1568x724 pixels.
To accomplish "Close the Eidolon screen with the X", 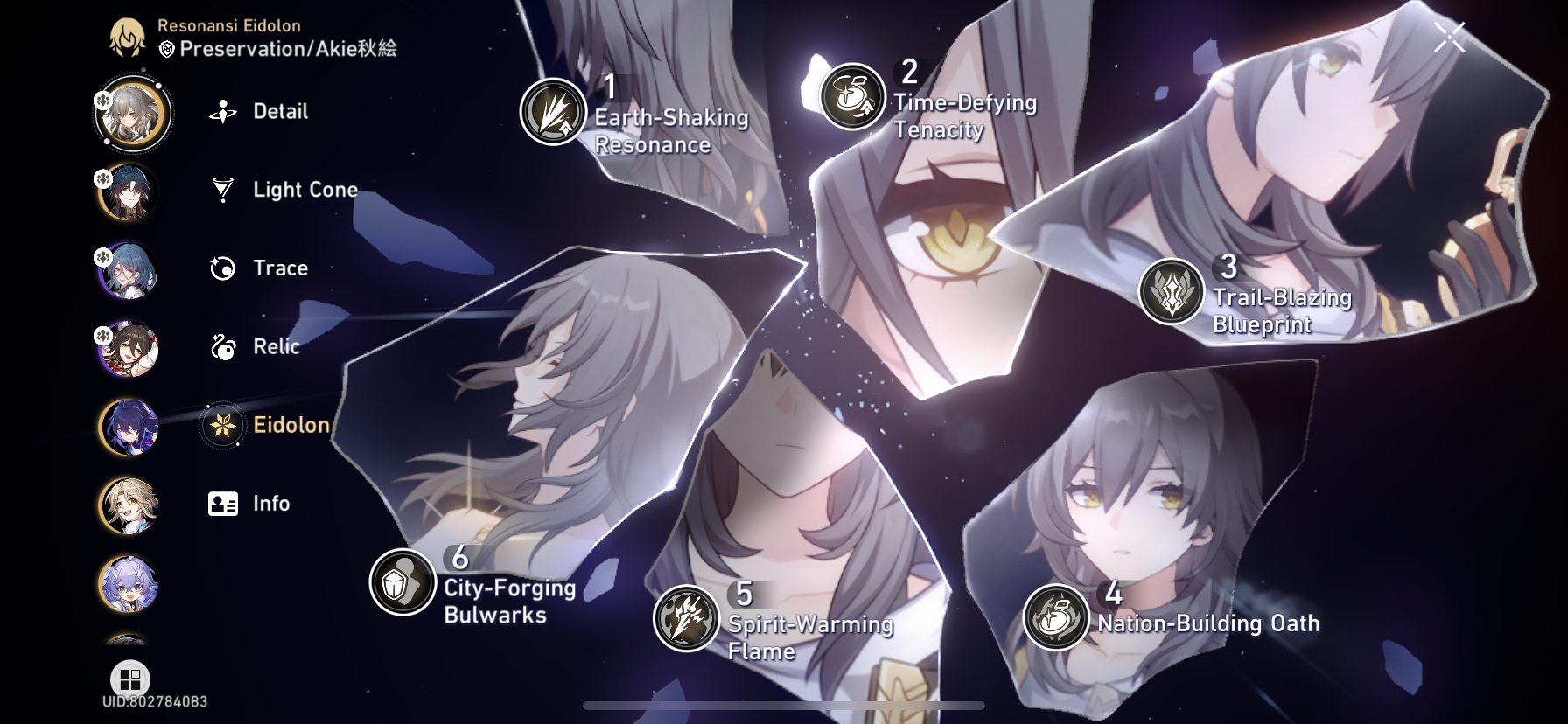I will click(1452, 36).
